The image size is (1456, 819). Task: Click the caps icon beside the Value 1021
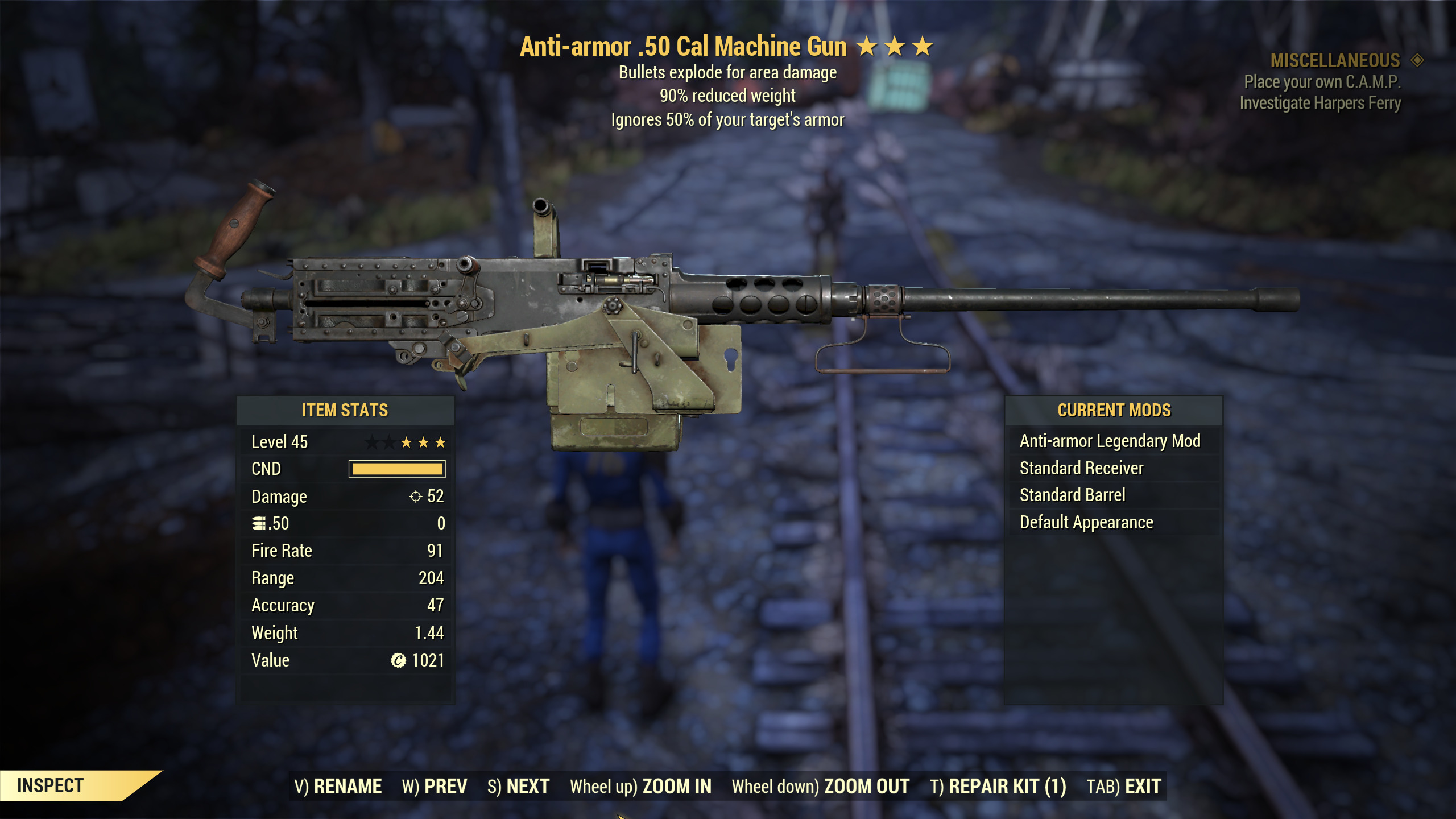tap(398, 660)
